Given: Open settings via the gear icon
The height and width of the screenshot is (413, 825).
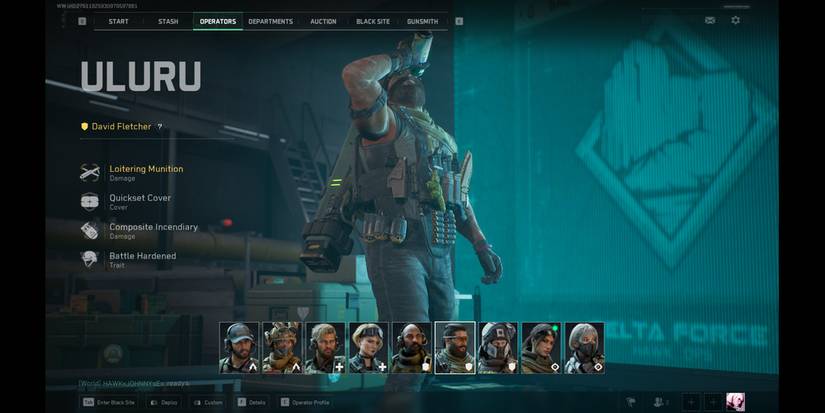Looking at the screenshot, I should [736, 20].
